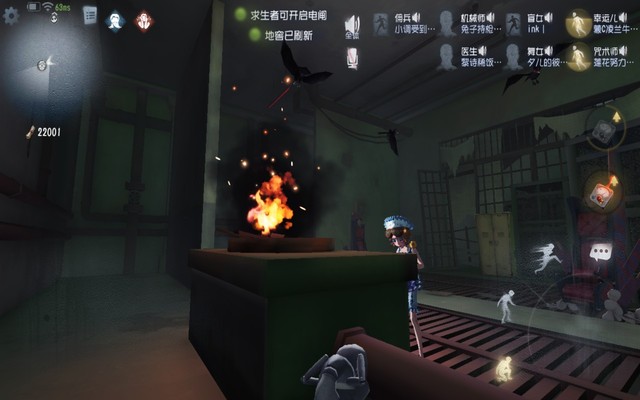The width and height of the screenshot is (640, 400).
Task: Activate the running sprint button
Action: (548, 256)
